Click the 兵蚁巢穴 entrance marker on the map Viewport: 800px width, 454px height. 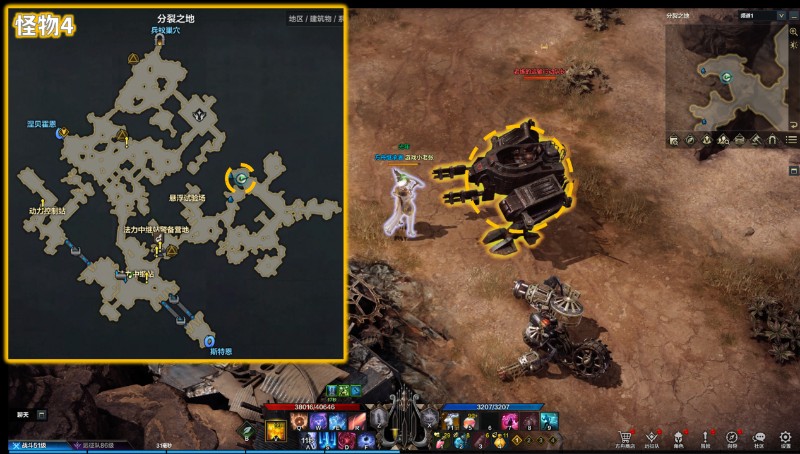(160, 42)
